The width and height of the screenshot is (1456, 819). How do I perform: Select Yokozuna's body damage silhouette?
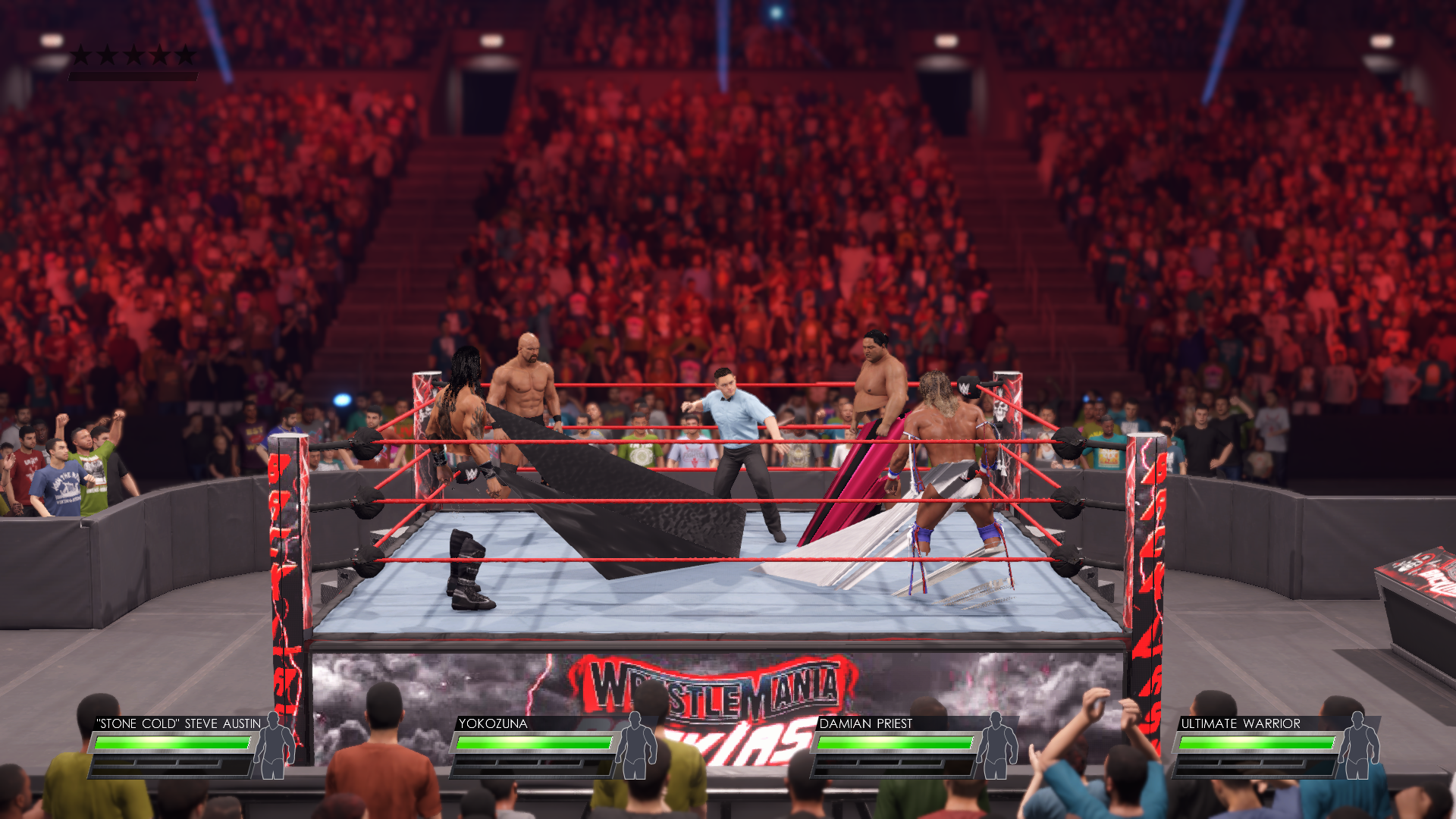tap(635, 746)
